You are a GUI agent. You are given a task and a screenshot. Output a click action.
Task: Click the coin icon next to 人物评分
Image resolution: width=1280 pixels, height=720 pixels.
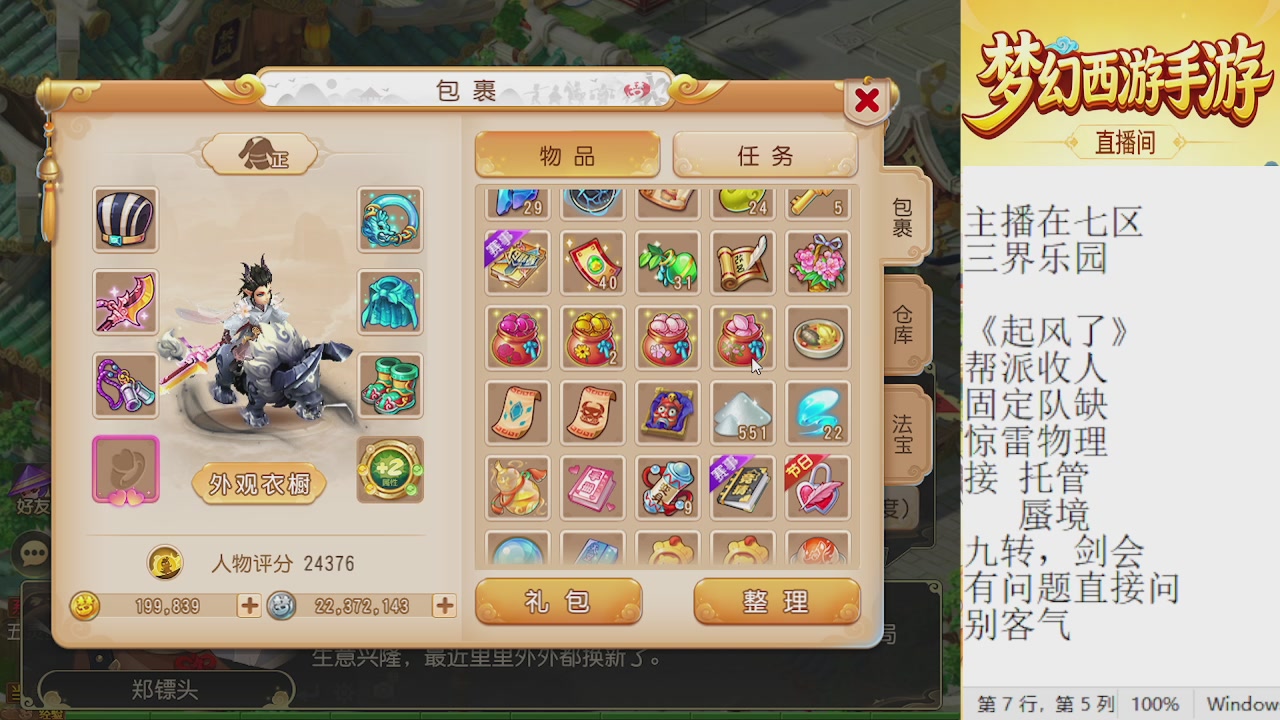165,564
